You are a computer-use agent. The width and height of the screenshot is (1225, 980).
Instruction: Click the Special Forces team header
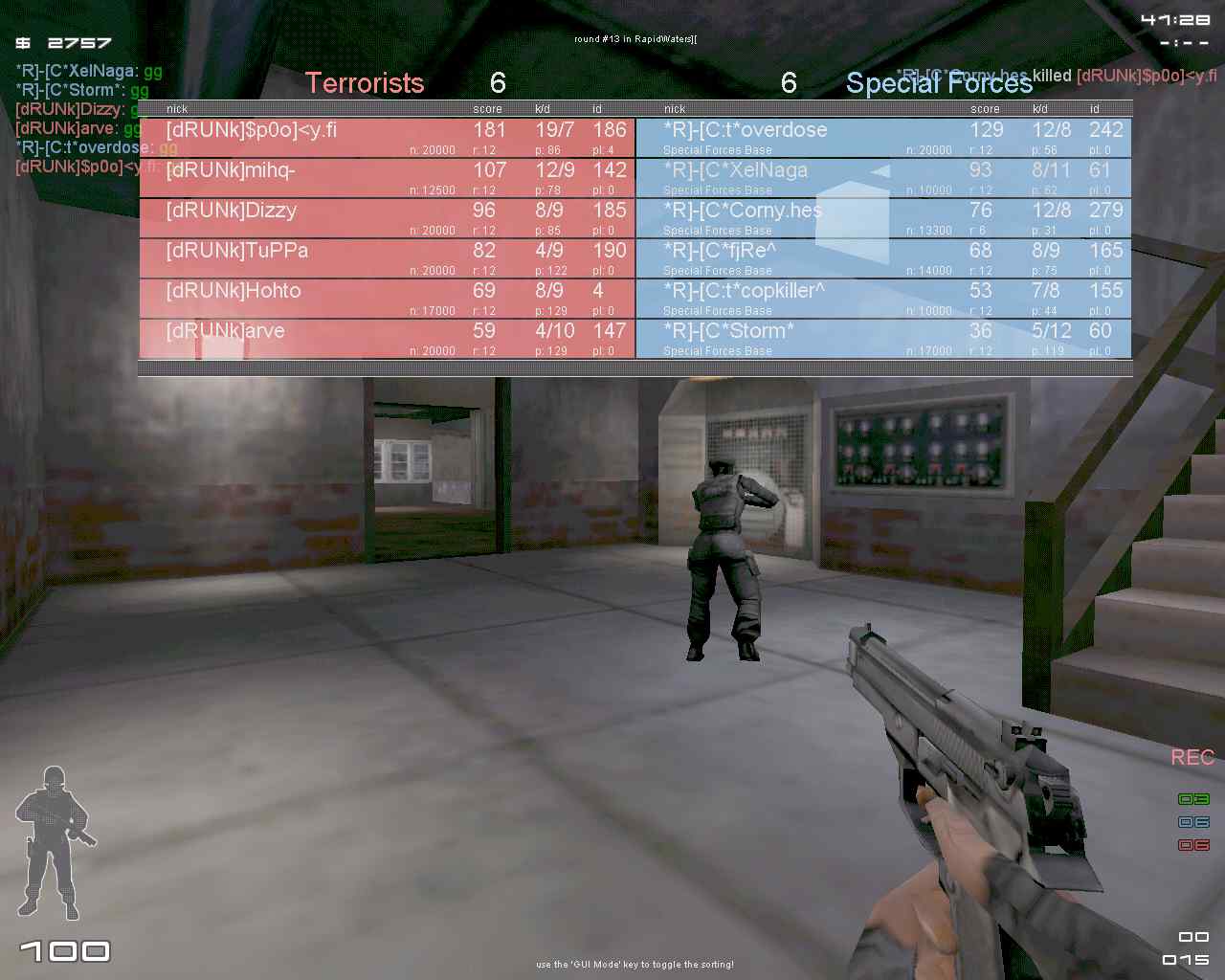(x=939, y=83)
